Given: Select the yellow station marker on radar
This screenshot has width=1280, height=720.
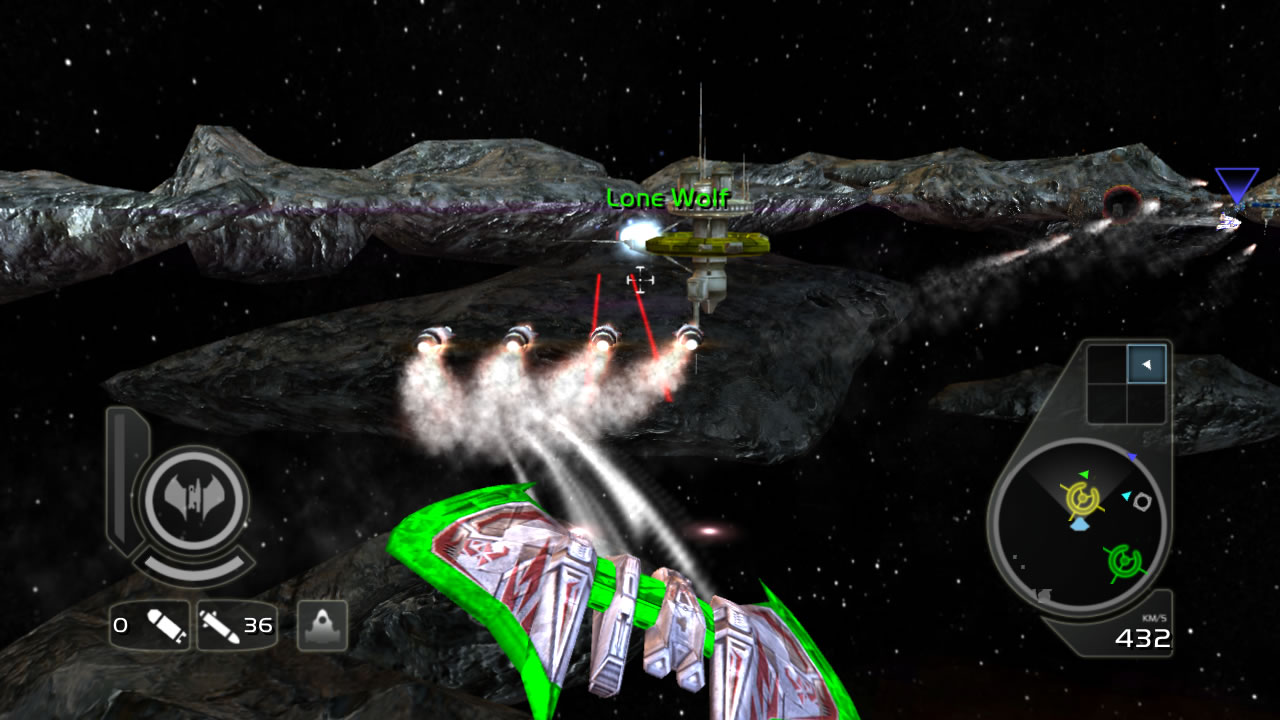Looking at the screenshot, I should [x=1082, y=497].
